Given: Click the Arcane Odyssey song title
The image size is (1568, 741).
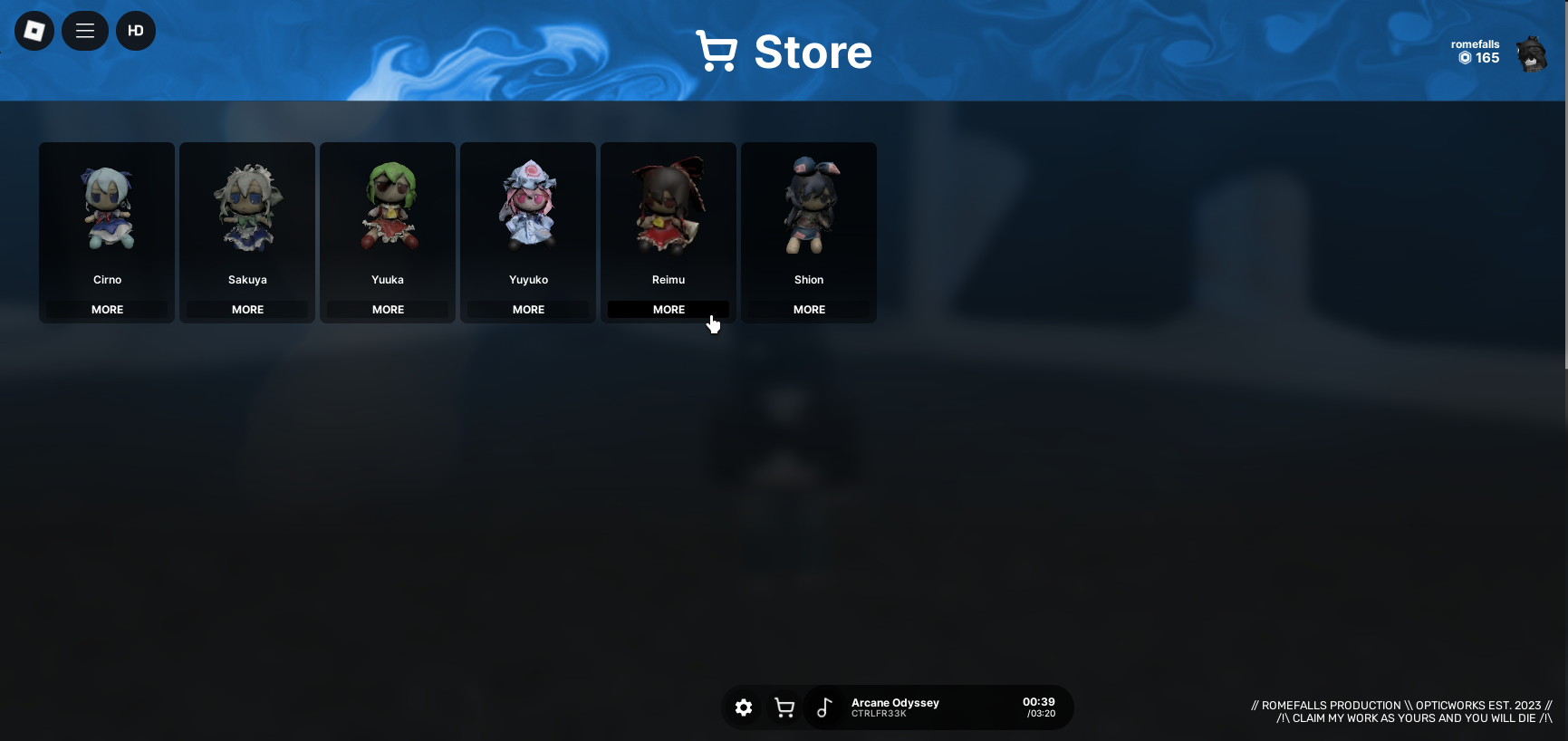Looking at the screenshot, I should click(x=895, y=703).
